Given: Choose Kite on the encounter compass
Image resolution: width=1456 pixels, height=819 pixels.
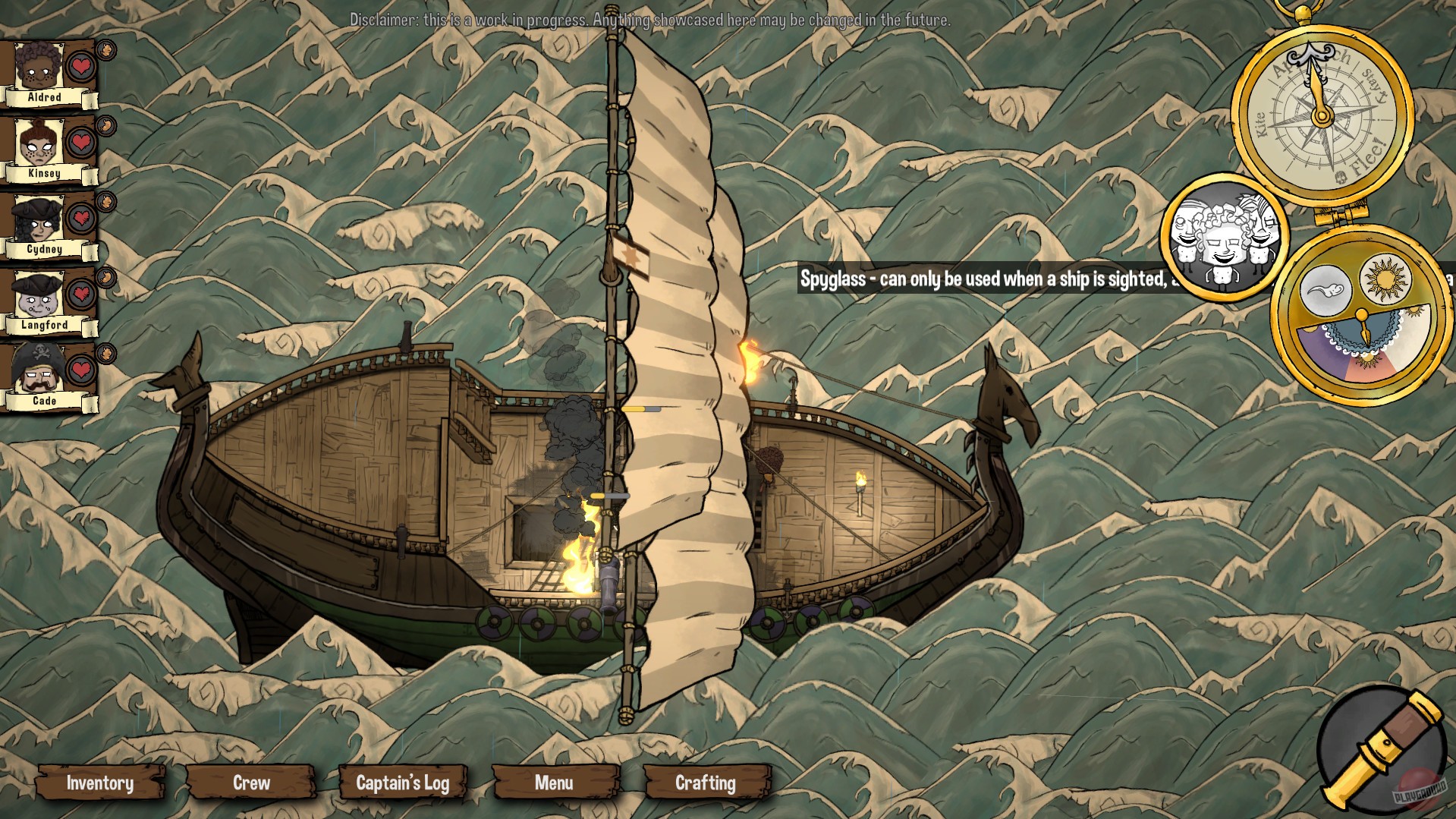Looking at the screenshot, I should pyautogui.click(x=1261, y=125).
